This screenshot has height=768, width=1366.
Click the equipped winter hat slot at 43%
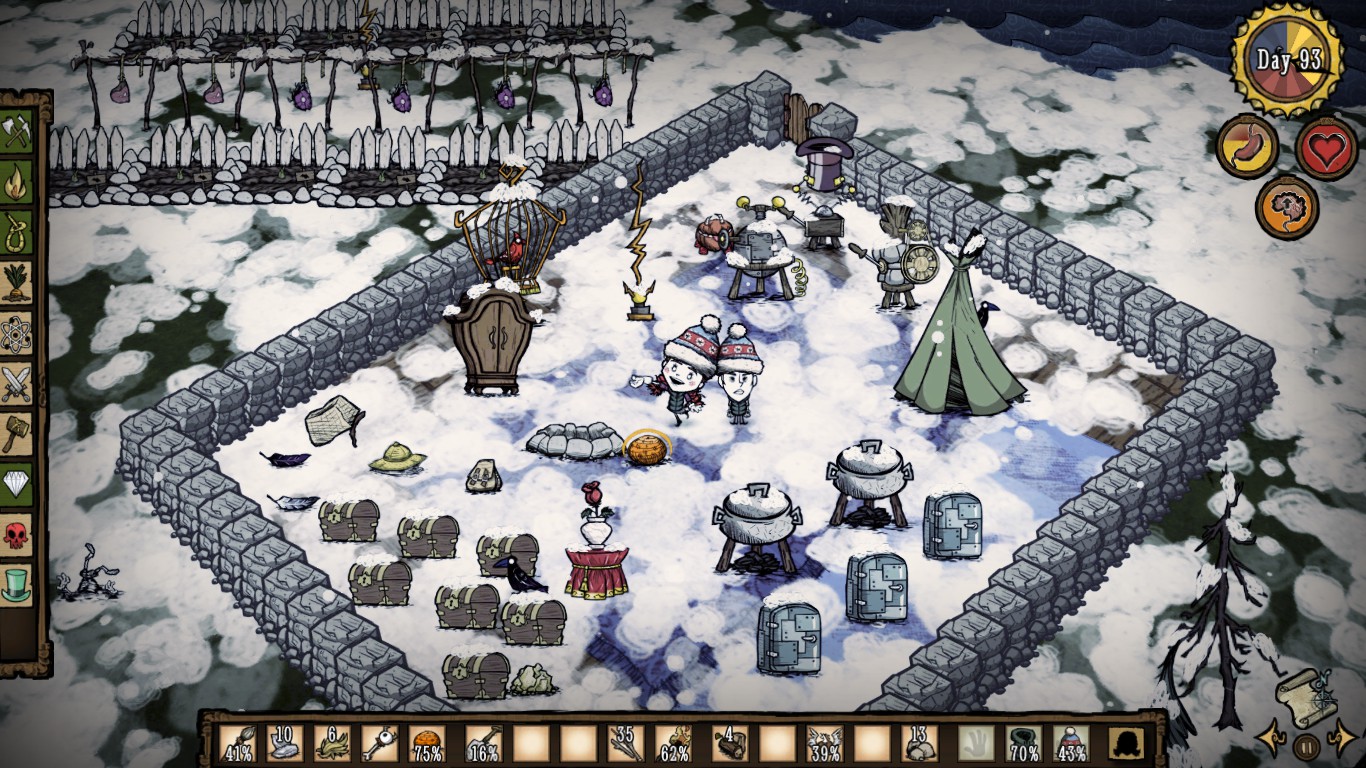1071,744
